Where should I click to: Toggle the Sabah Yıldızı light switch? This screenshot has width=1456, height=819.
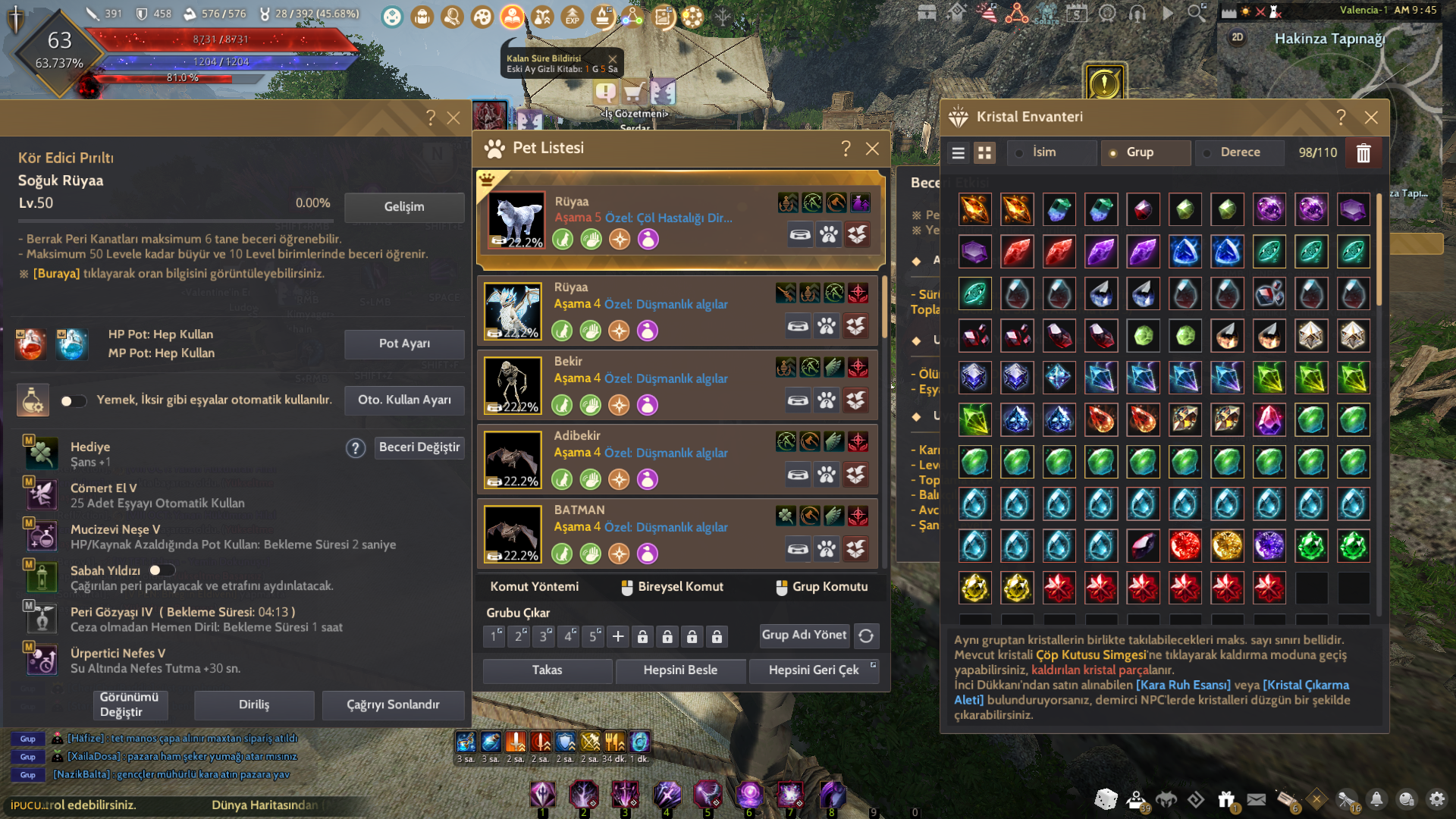click(161, 570)
